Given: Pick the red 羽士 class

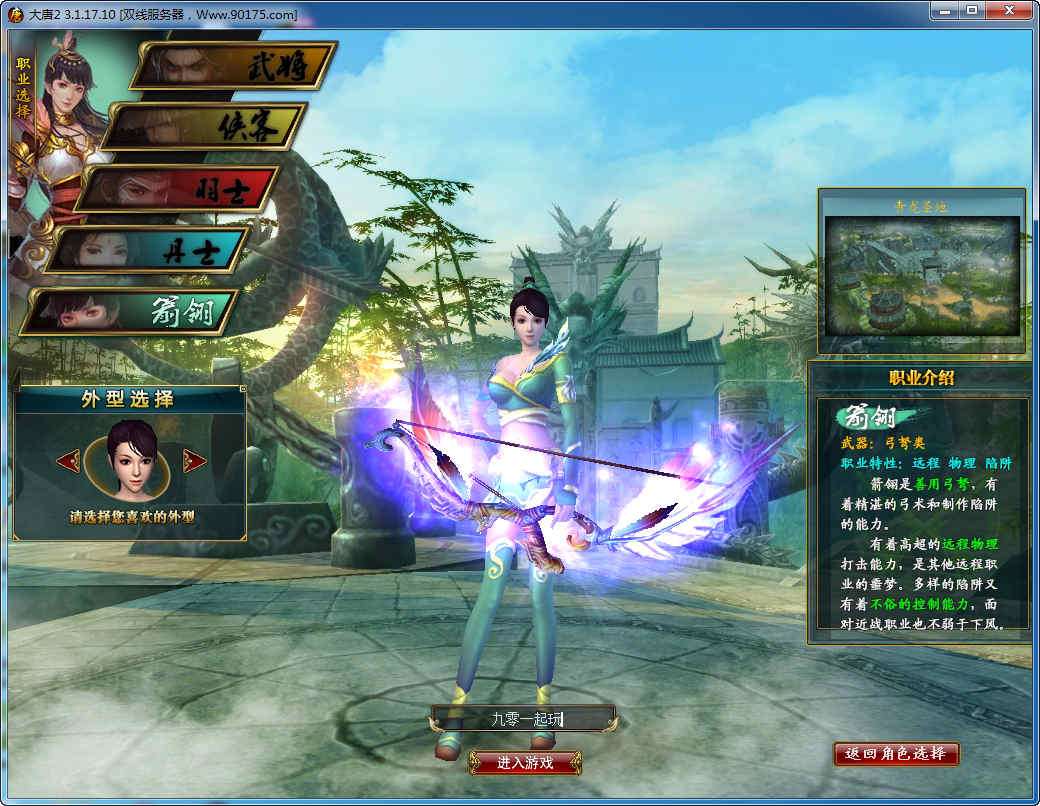Looking at the screenshot, I should pos(178,188).
